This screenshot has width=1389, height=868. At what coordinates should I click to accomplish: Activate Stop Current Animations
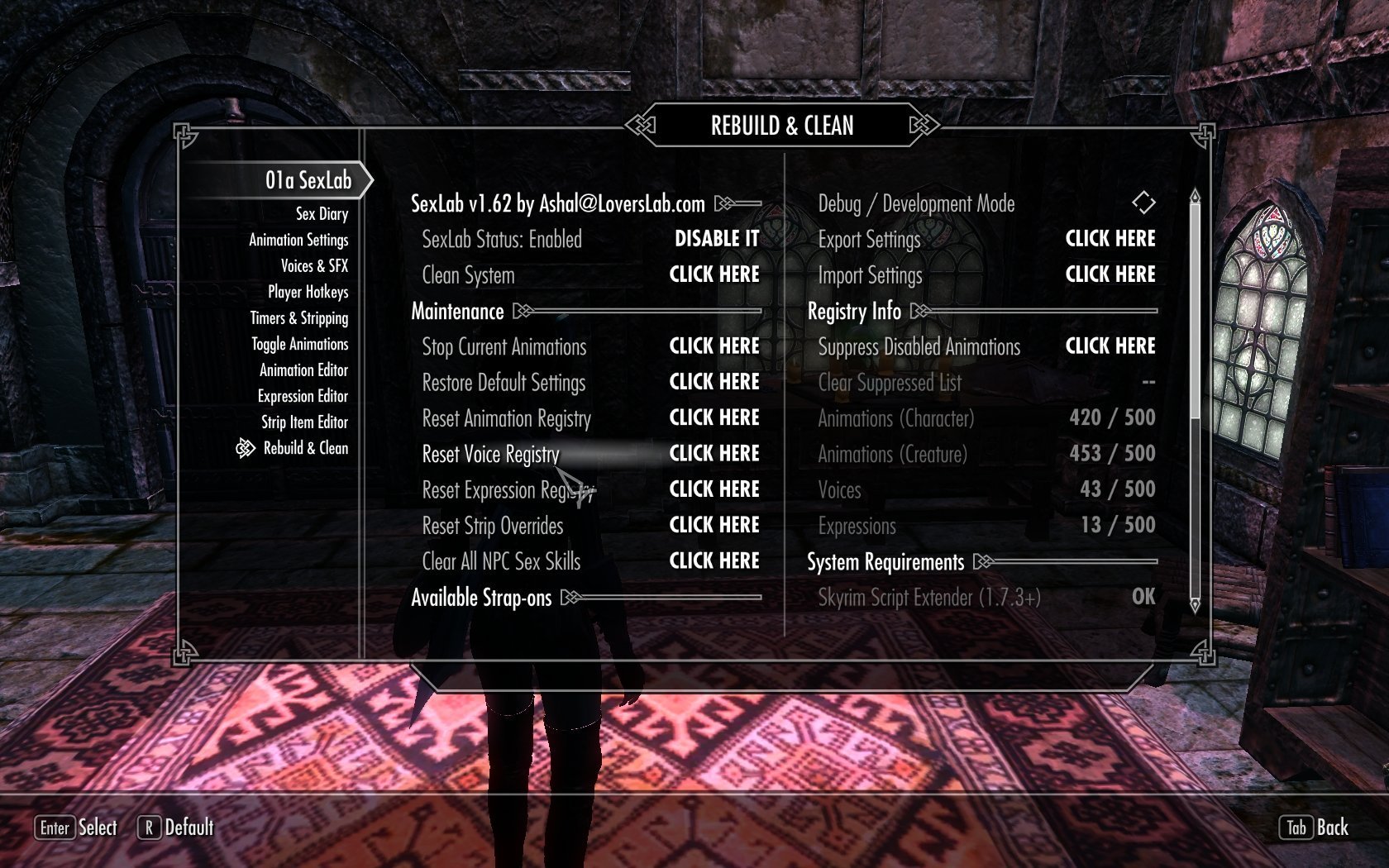(x=714, y=346)
